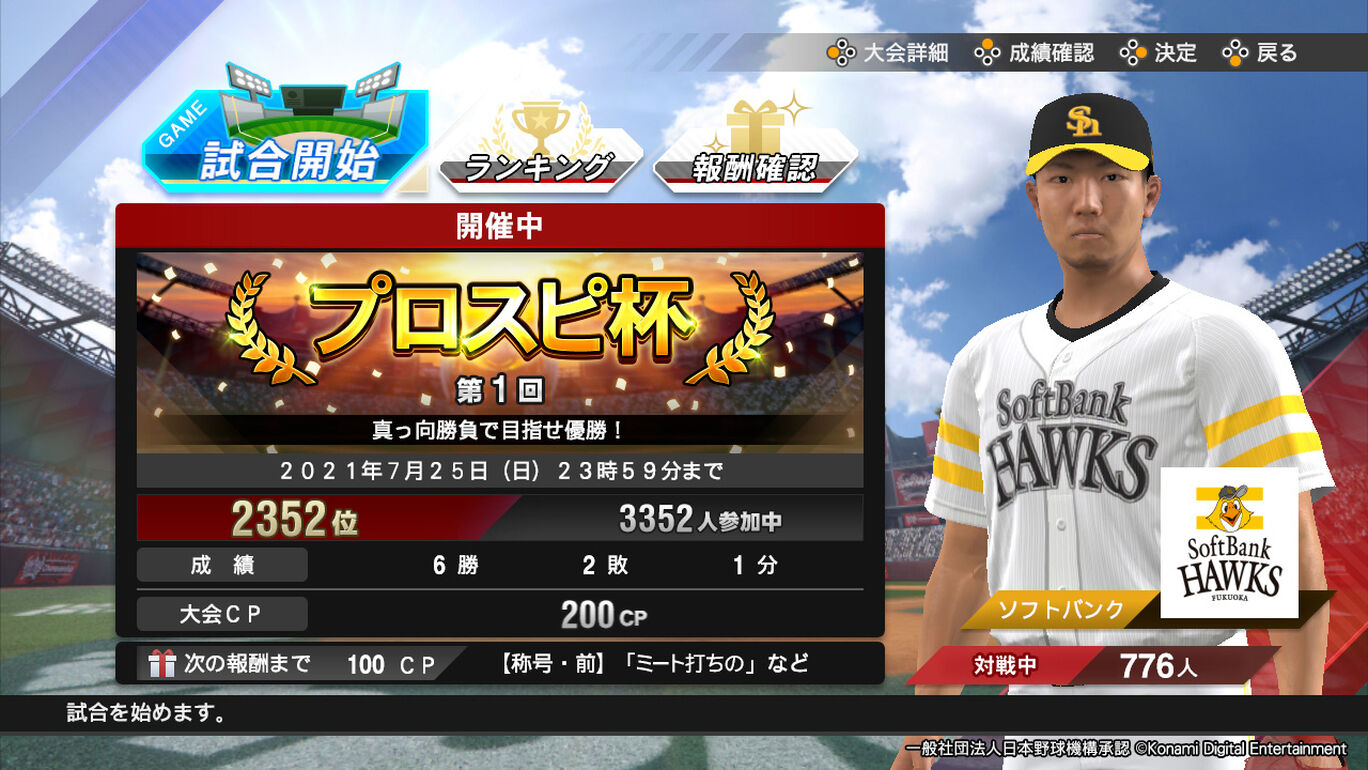Toggle the 開催中 status banner
This screenshot has width=1368, height=770.
pyautogui.click(x=500, y=224)
